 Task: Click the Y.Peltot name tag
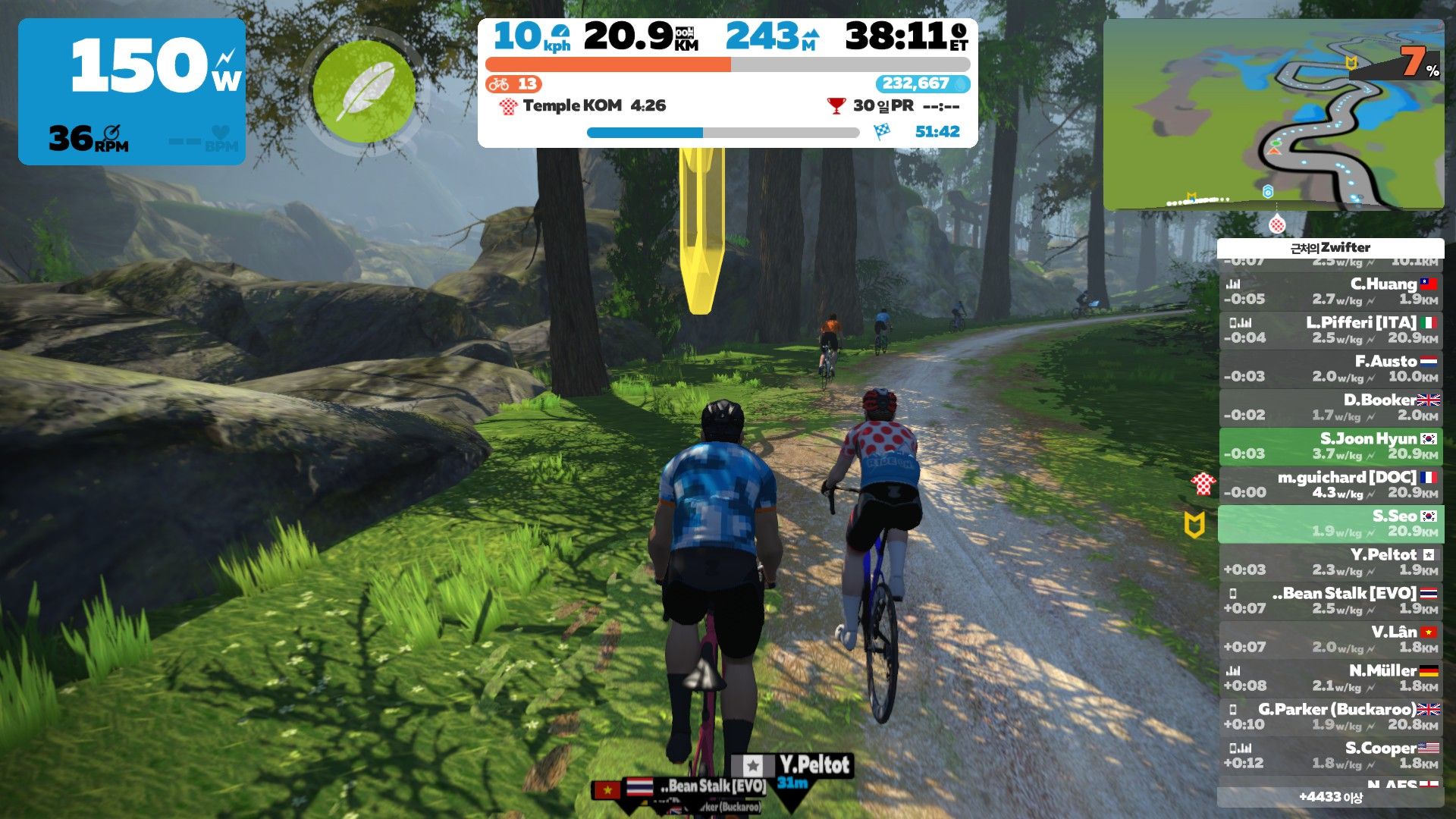813,764
